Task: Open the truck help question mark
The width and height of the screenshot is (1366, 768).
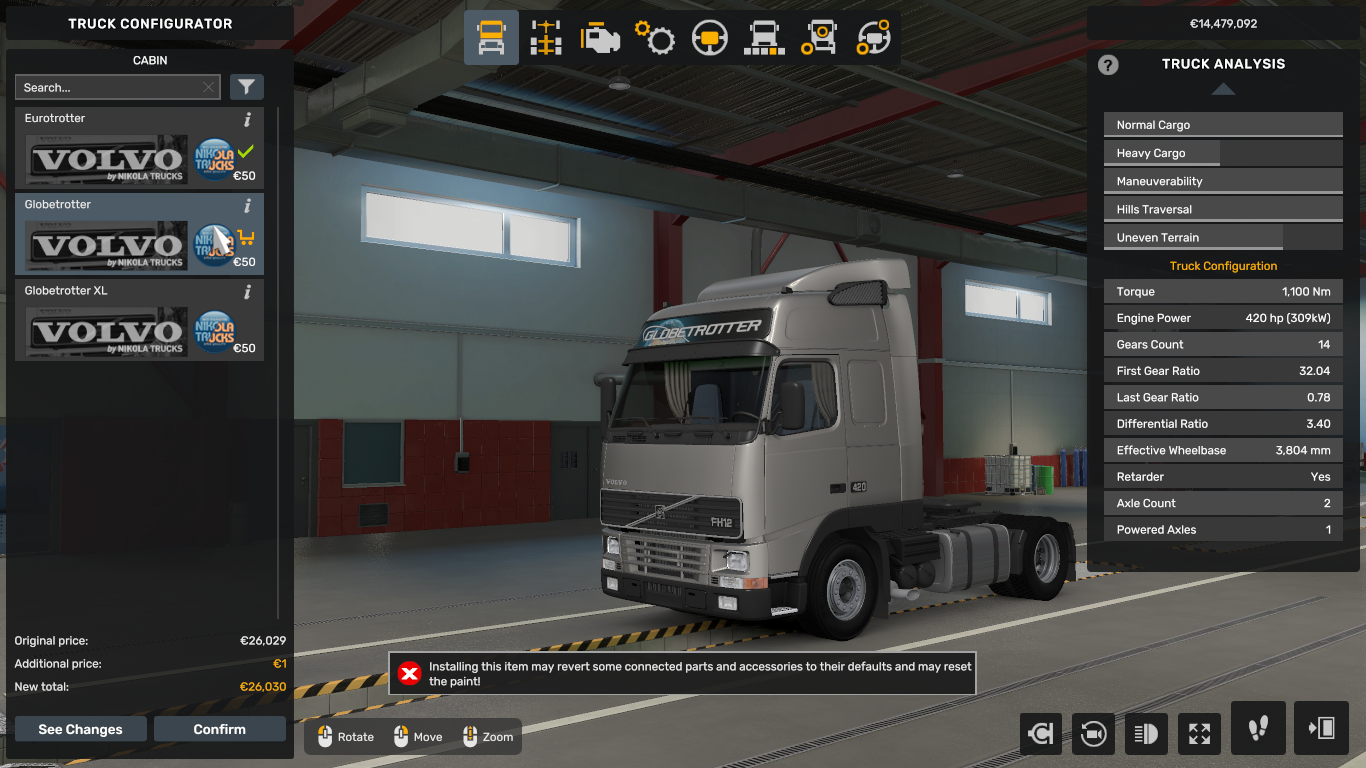Action: 1108,65
